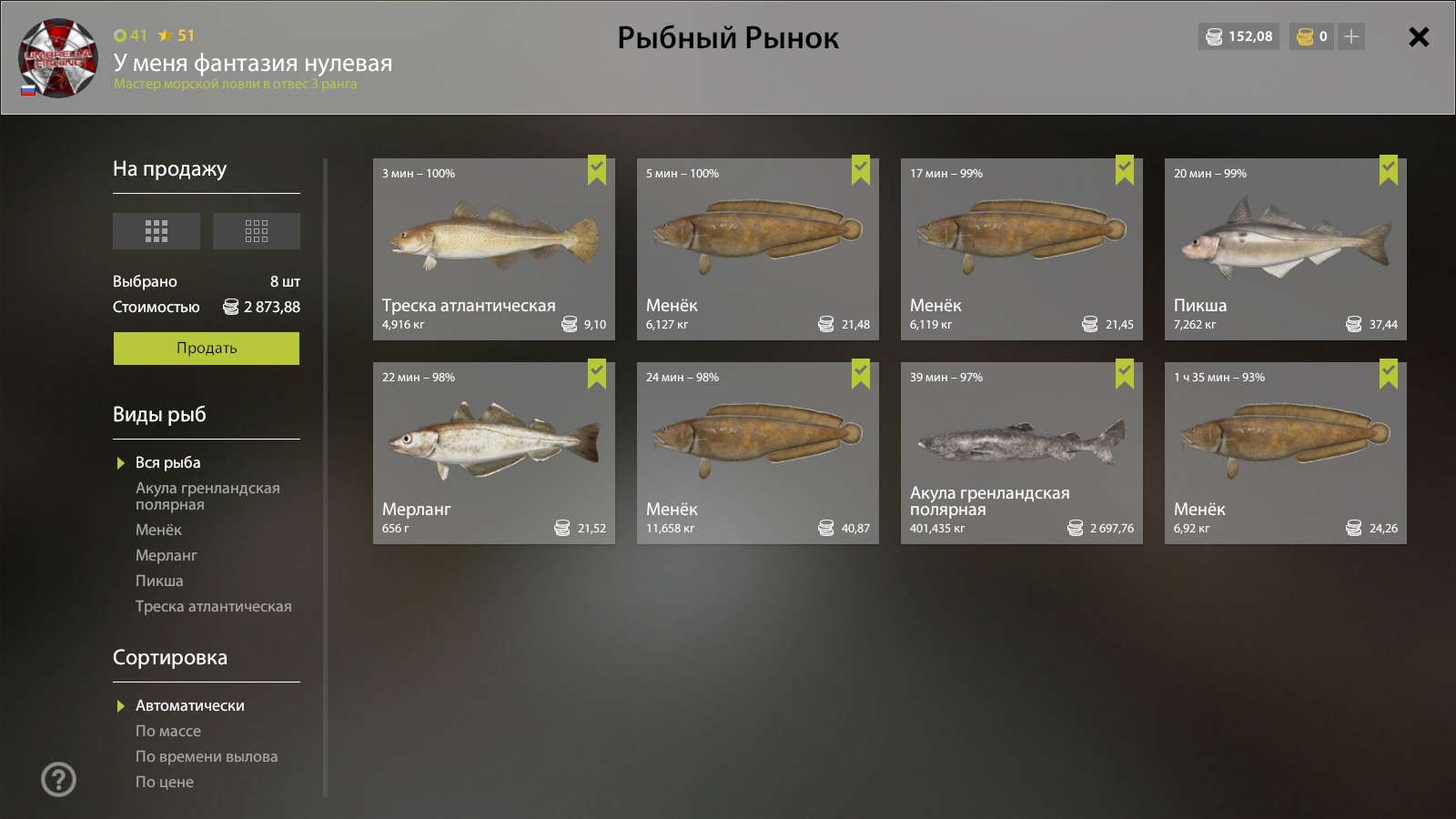The width and height of the screenshot is (1456, 819).
Task: Select the Треска атлантическая fish card
Action: (493, 249)
